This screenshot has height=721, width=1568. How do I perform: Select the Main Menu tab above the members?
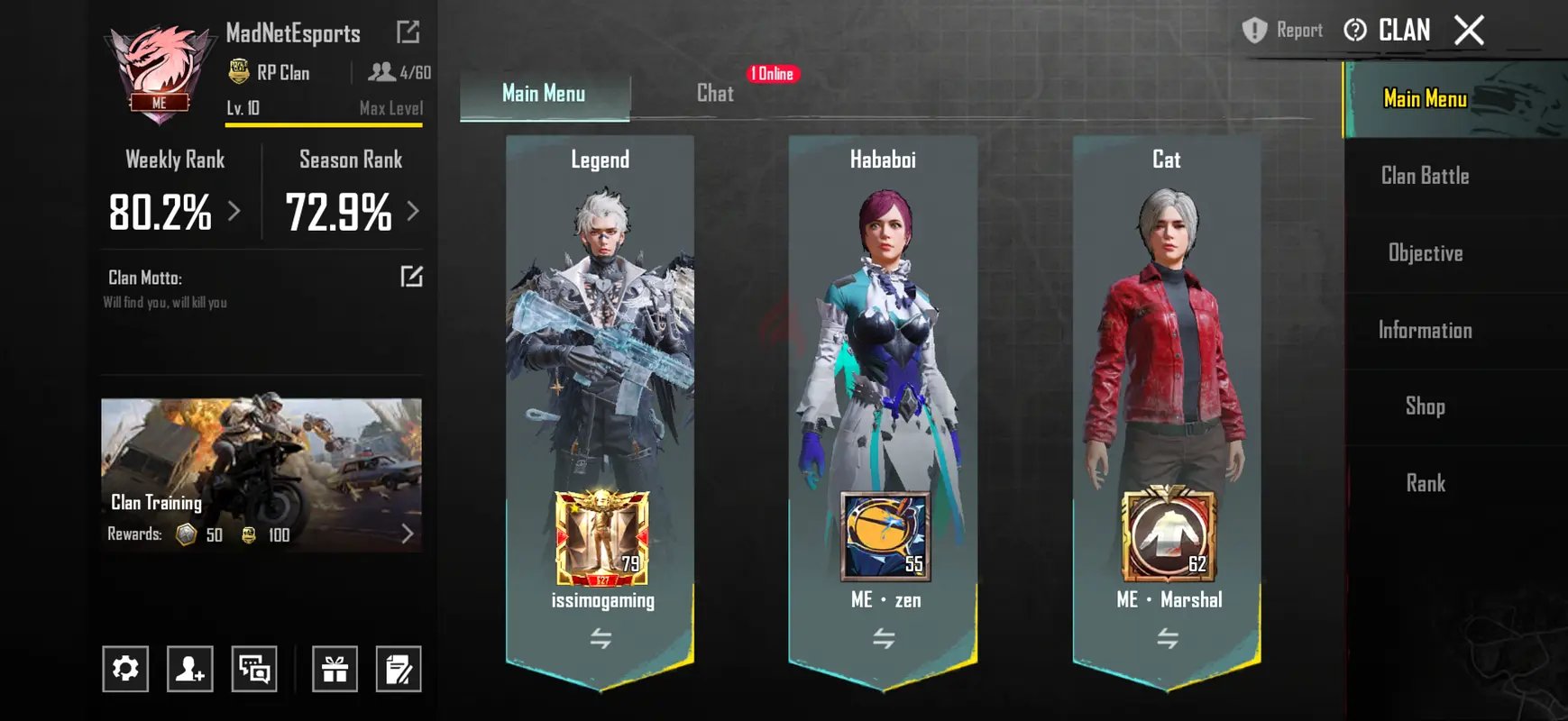544,94
